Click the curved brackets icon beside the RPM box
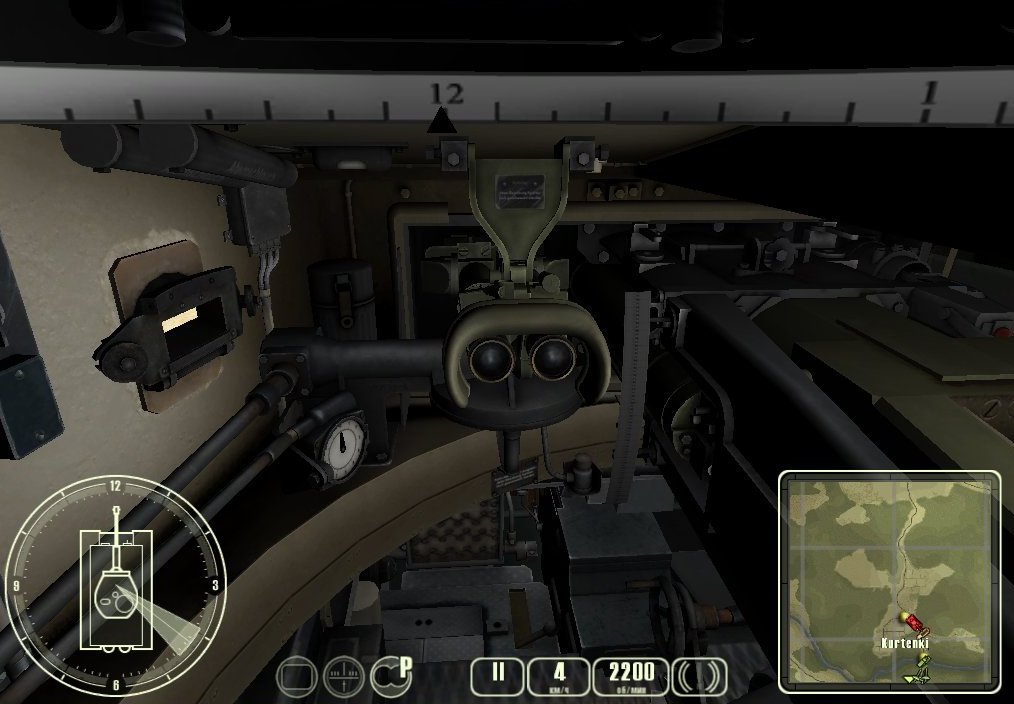This screenshot has width=1014, height=704. tap(699, 676)
